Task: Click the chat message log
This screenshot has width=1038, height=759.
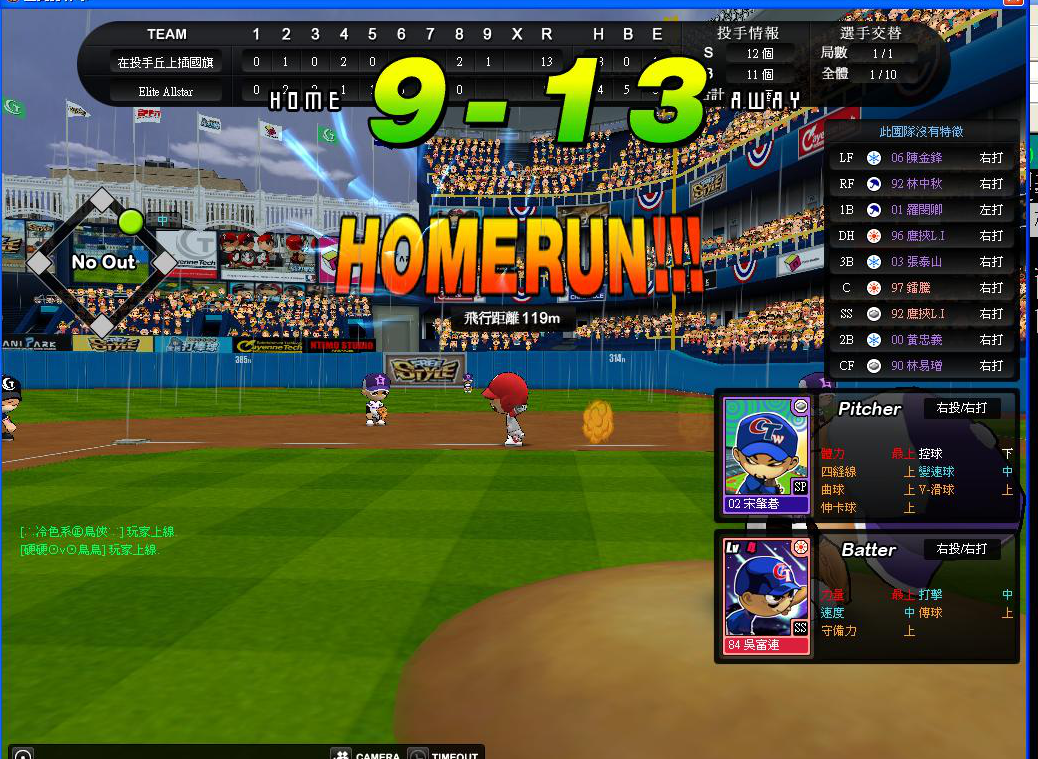Action: 90,541
